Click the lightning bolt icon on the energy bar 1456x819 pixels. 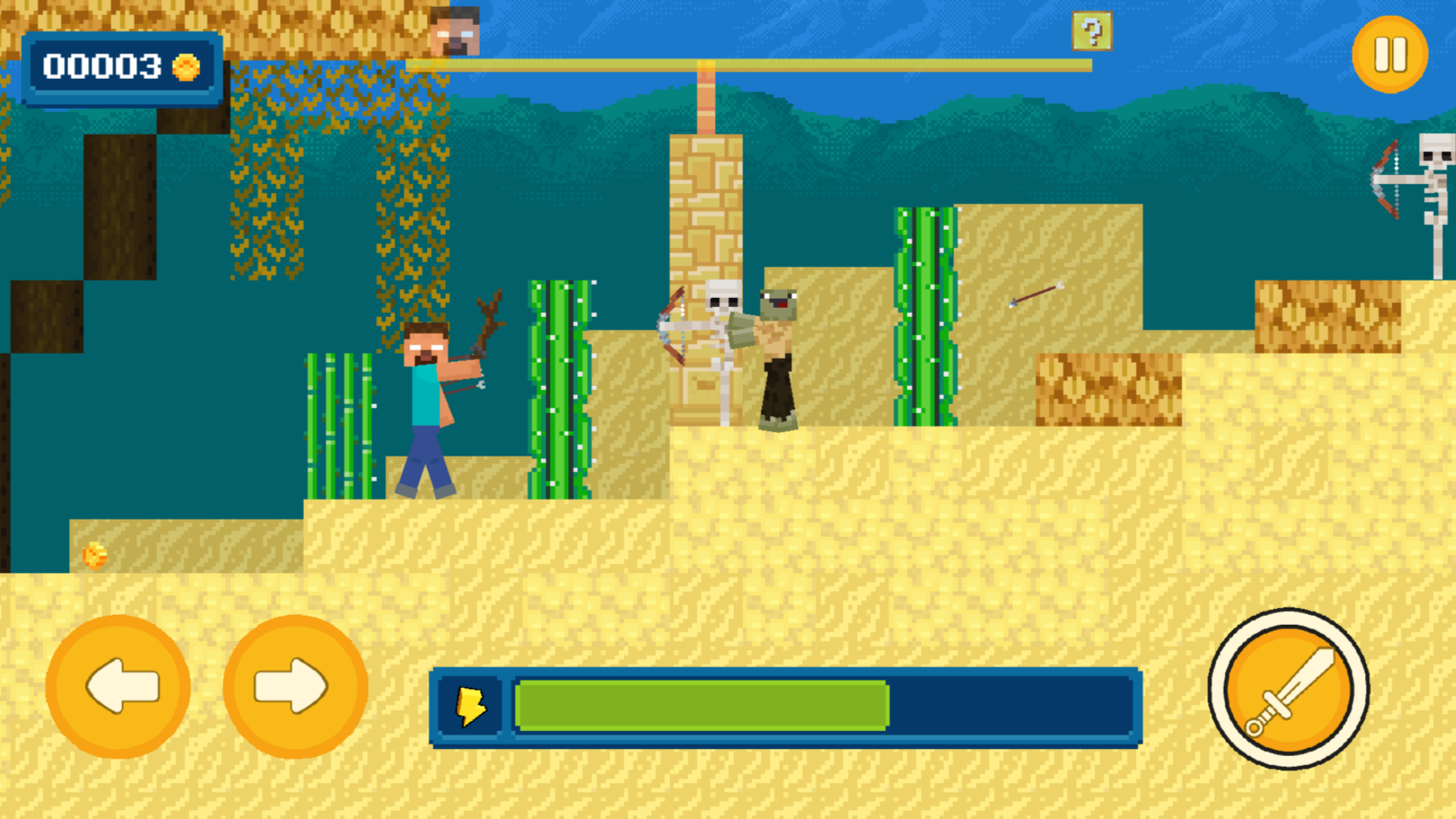(x=472, y=707)
